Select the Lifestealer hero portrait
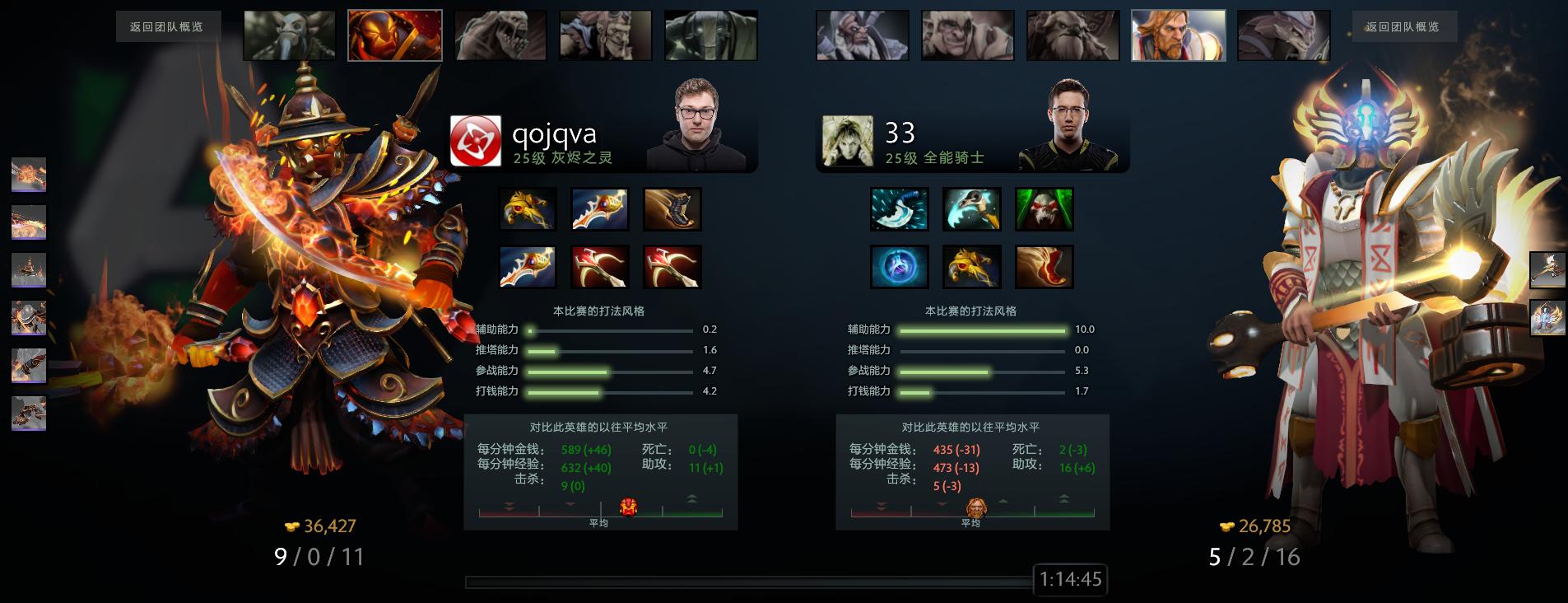 (500, 35)
